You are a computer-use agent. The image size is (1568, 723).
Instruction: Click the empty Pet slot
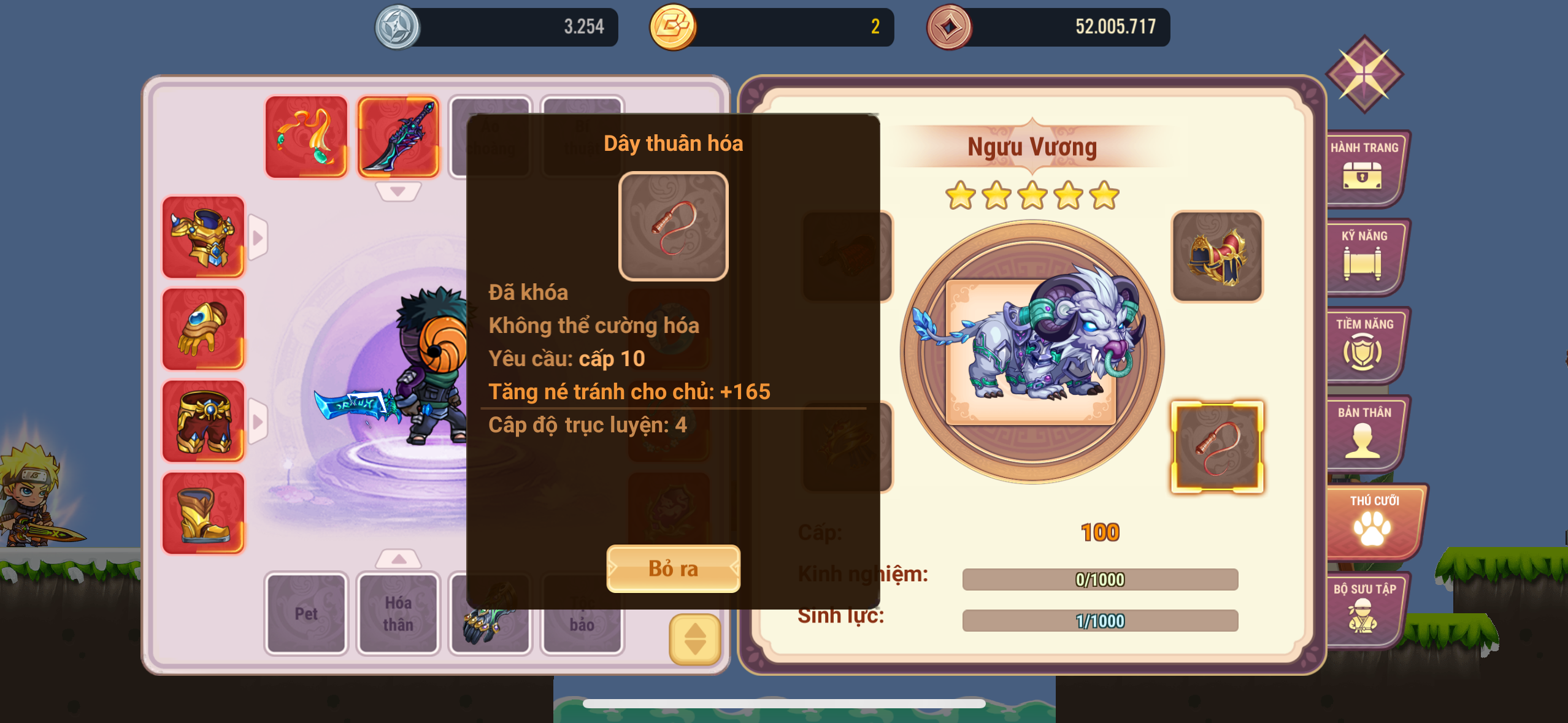[x=306, y=613]
